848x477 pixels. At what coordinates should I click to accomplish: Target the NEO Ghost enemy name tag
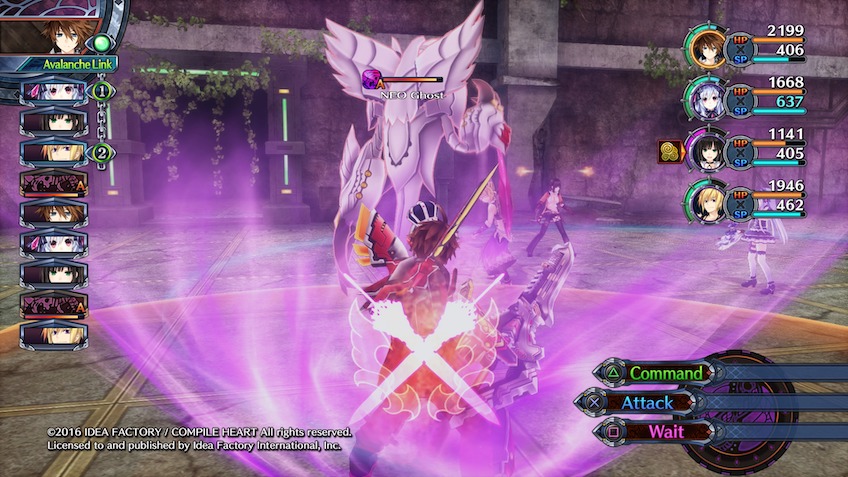pos(411,95)
